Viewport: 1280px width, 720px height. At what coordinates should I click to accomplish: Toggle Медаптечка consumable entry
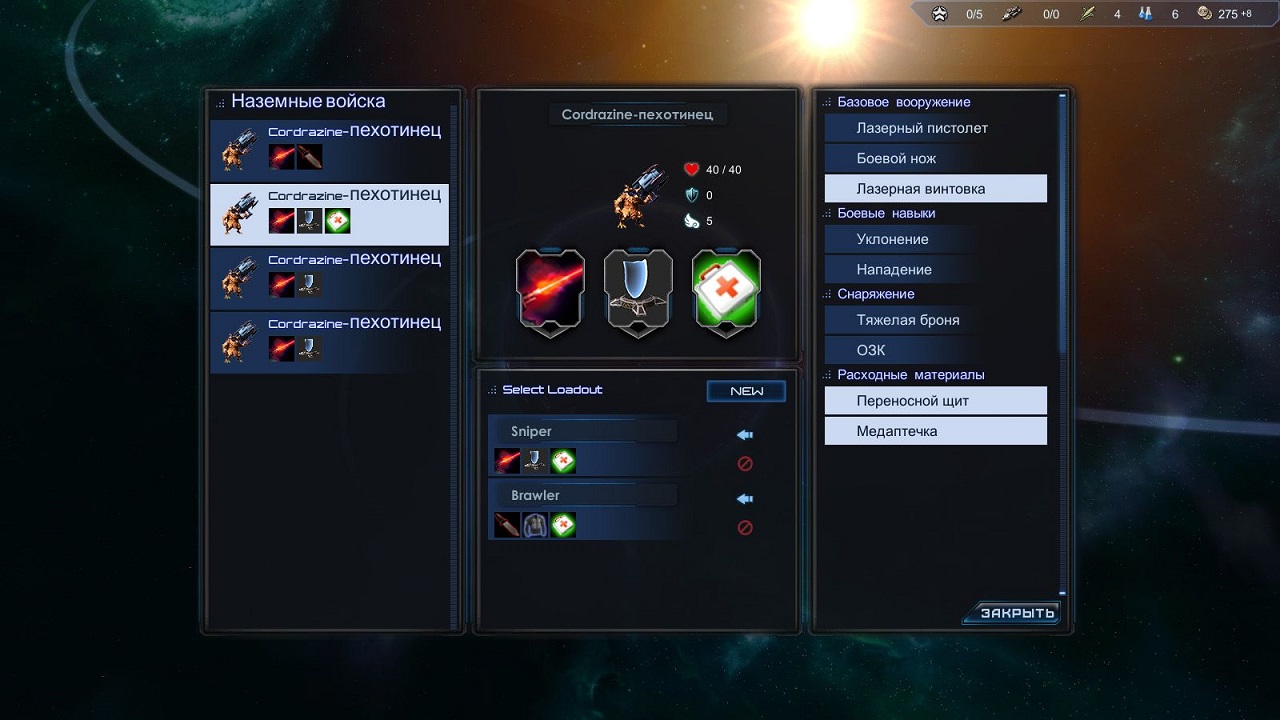pyautogui.click(x=935, y=431)
